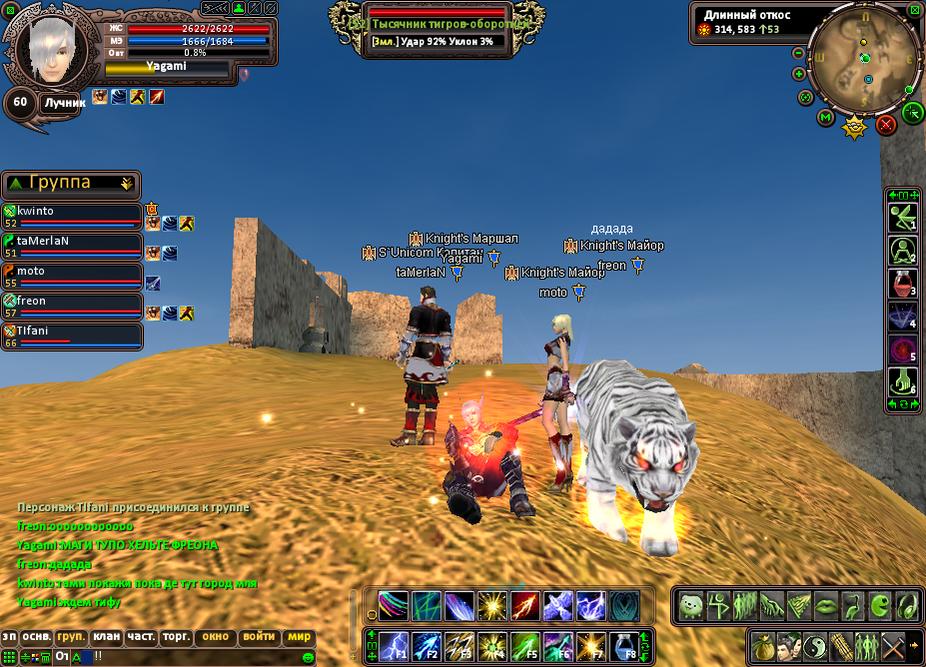Select the 'торг.' trade chat tab
Image resolution: width=926 pixels, height=667 pixels.
point(177,637)
